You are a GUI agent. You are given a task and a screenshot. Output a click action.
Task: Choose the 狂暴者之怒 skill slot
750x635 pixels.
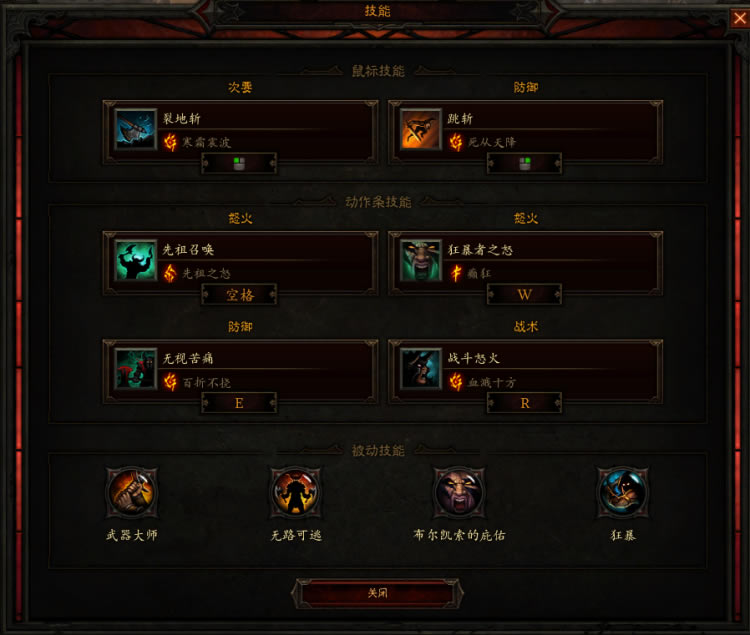click(525, 260)
